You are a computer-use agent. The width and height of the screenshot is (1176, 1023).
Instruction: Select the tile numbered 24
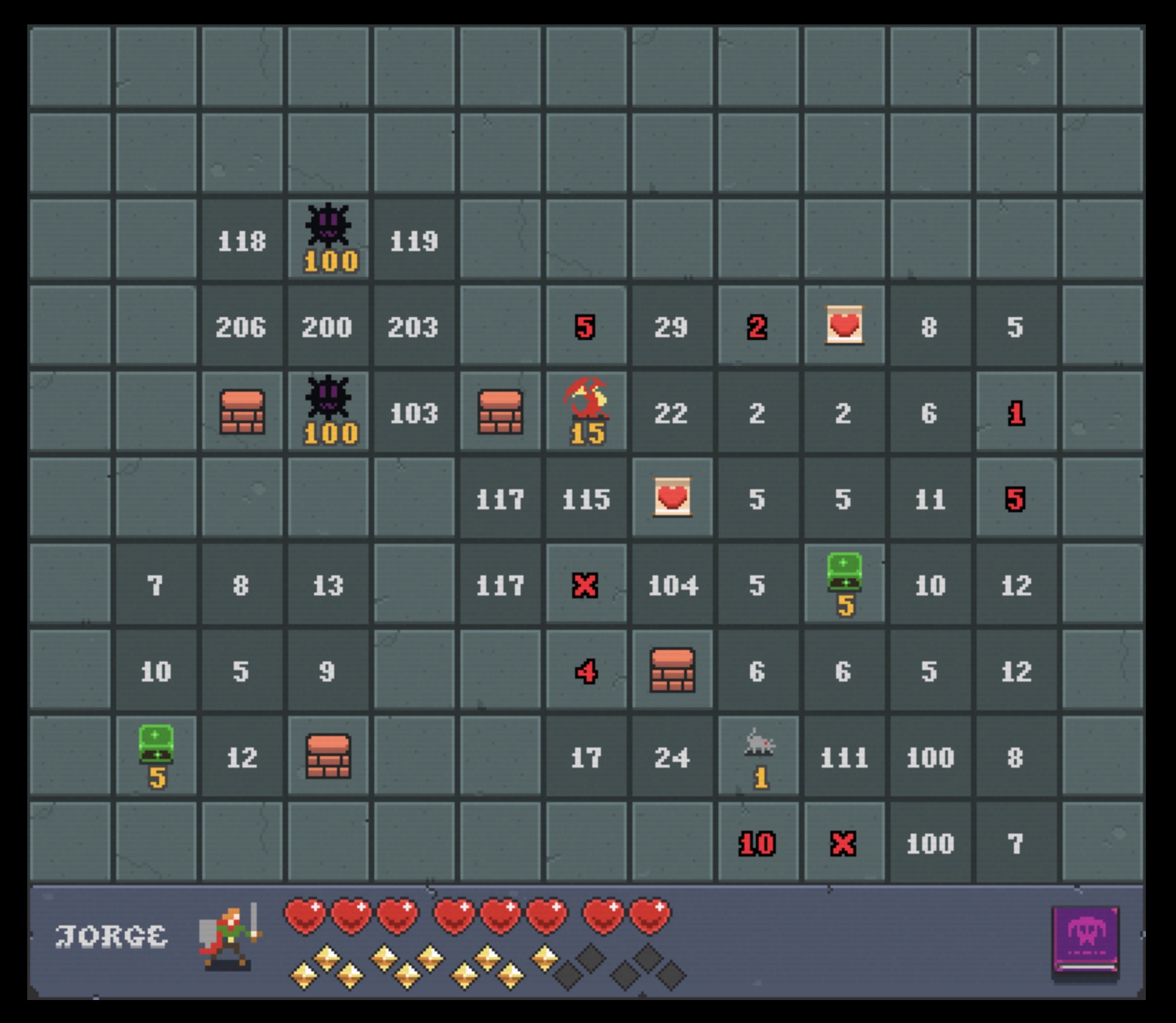coord(673,758)
